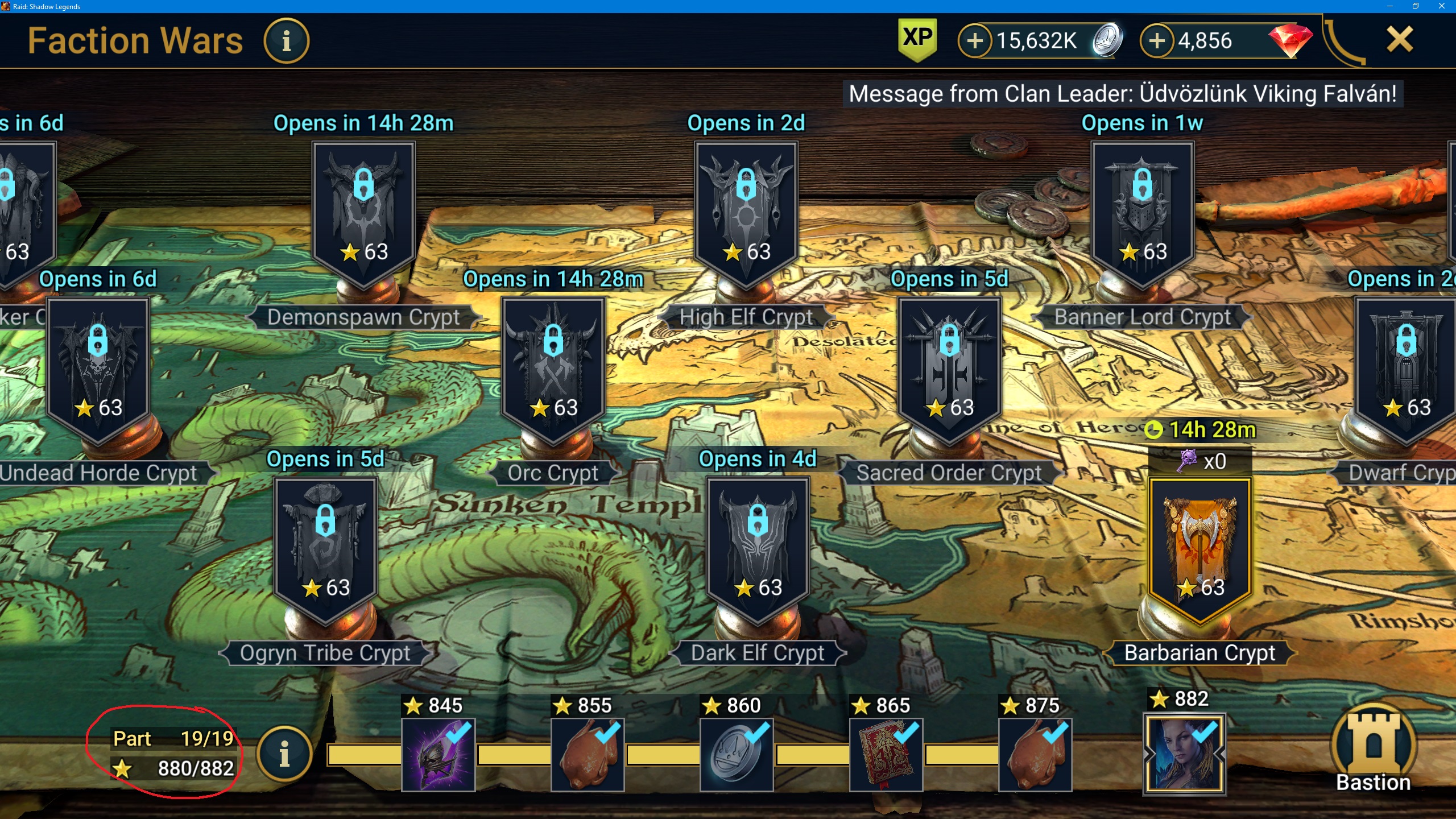This screenshot has width=1456, height=819.
Task: View the 882-star champion reward
Action: [1185, 754]
